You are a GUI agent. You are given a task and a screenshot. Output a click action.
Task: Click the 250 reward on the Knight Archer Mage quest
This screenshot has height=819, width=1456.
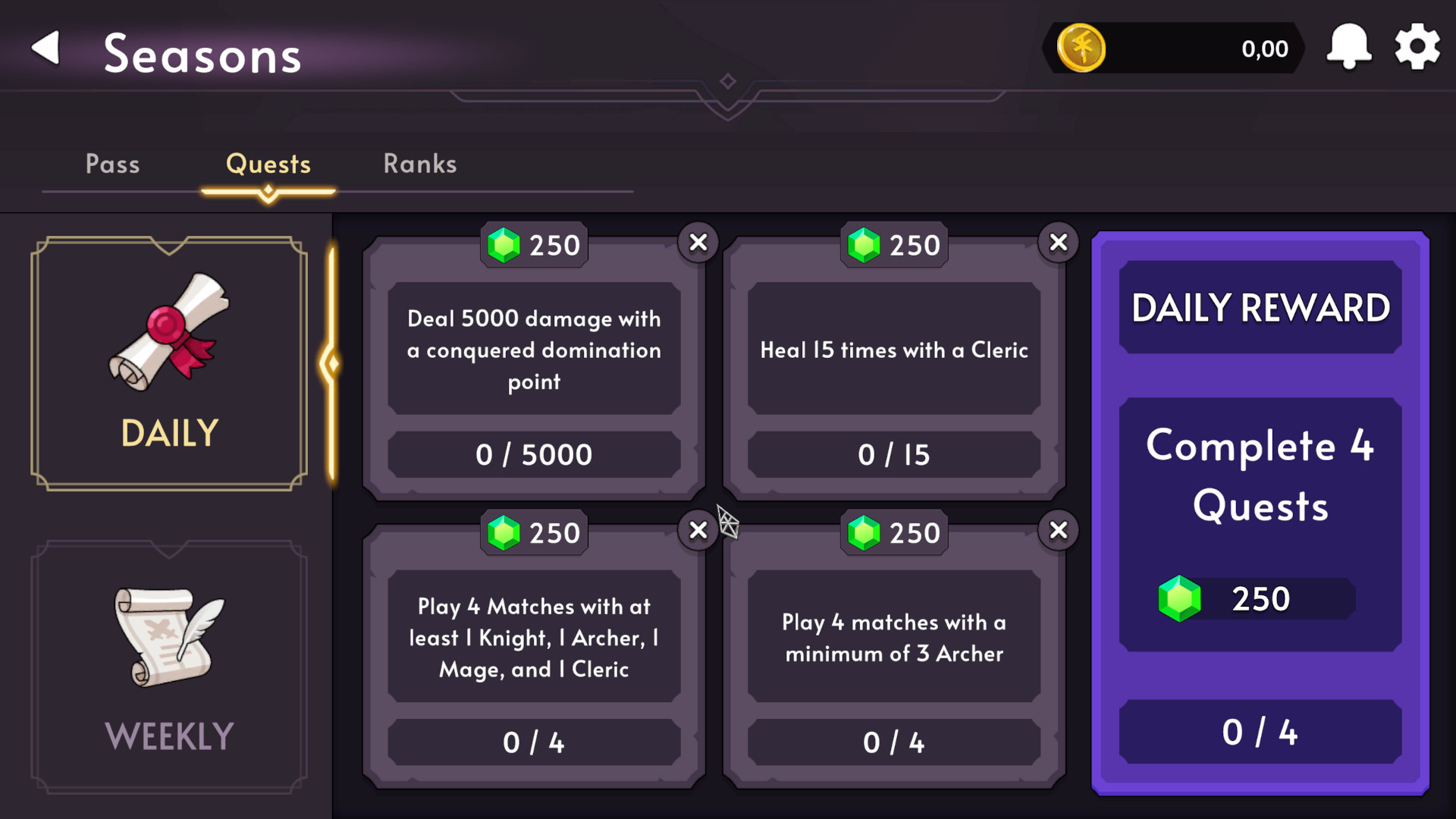533,532
